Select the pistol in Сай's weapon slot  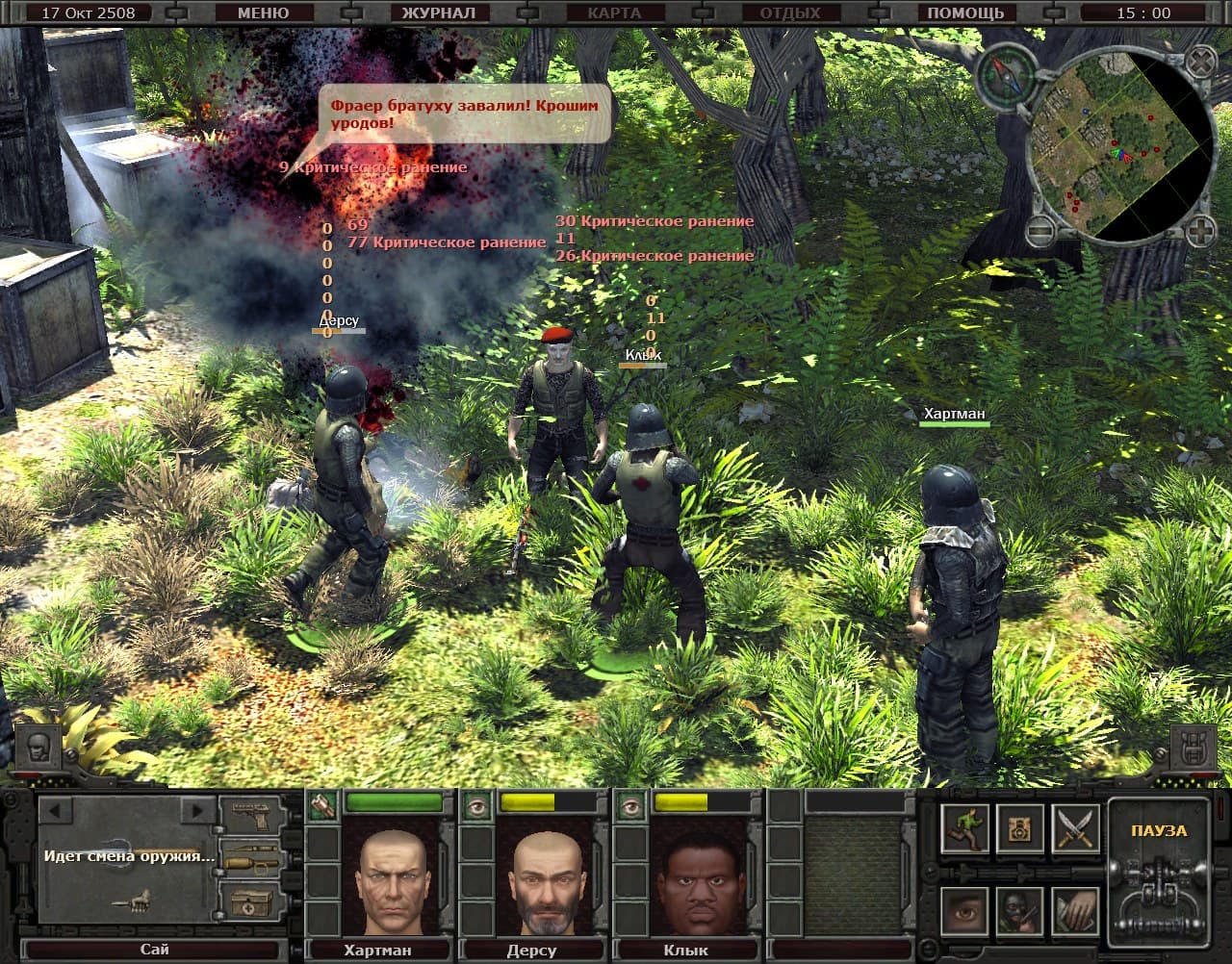(x=250, y=815)
